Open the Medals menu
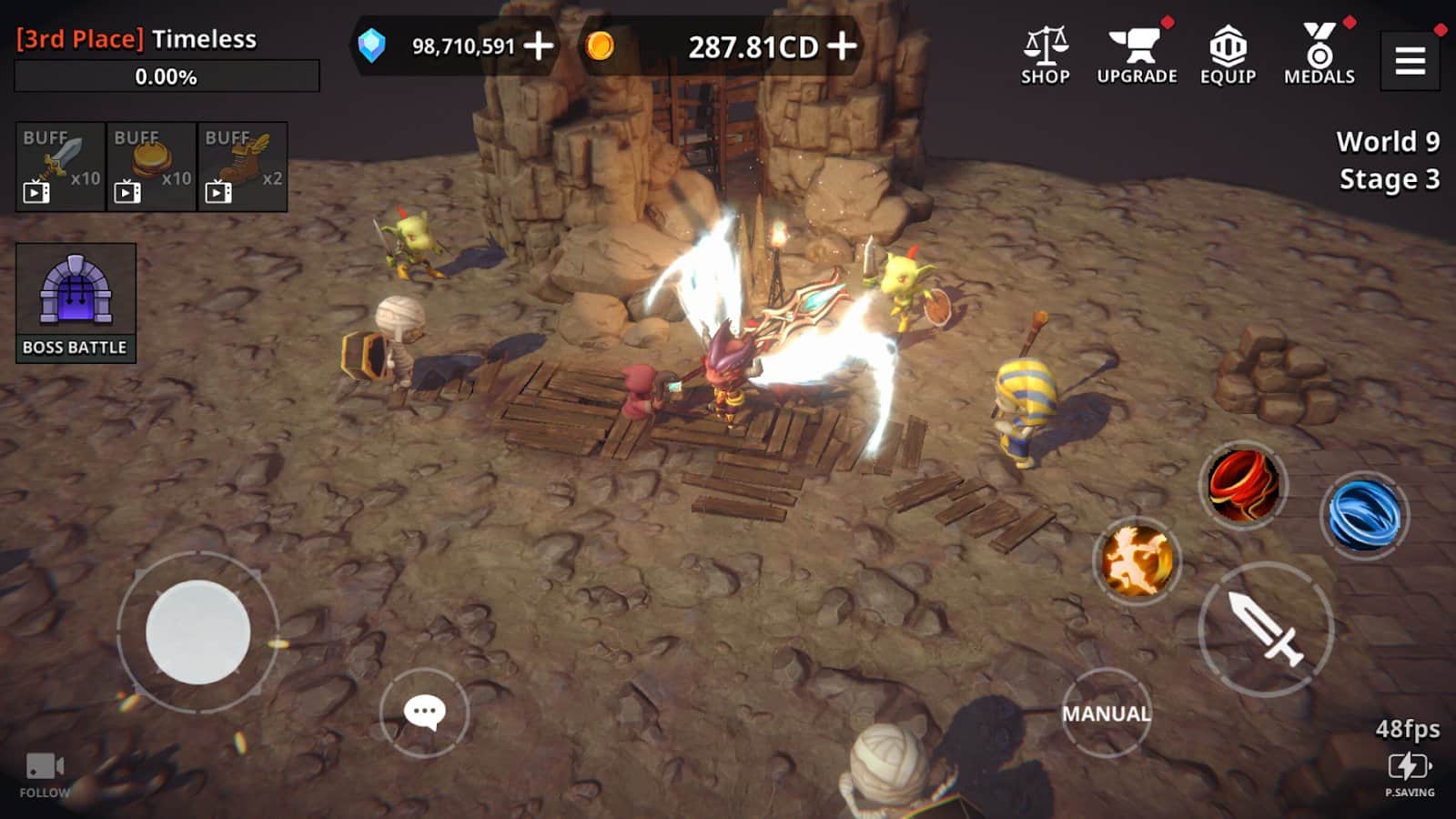 [1319, 55]
